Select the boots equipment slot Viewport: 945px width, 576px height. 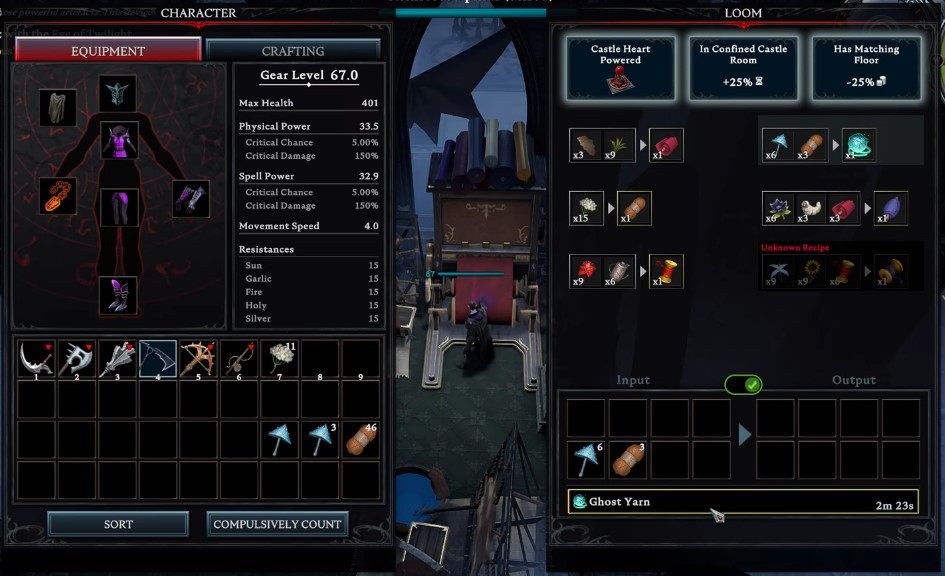[118, 296]
